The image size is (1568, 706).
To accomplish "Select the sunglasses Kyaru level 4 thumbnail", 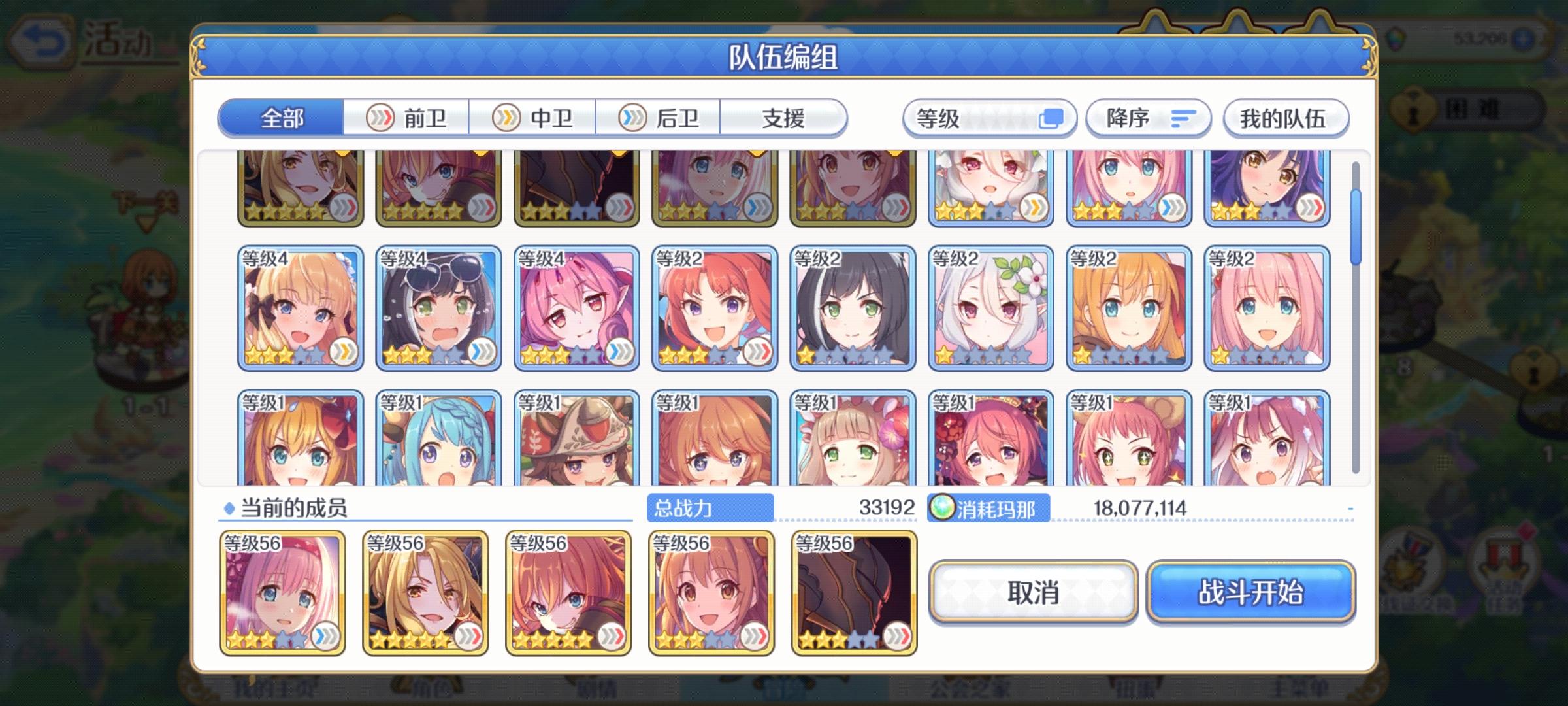I will pos(438,307).
